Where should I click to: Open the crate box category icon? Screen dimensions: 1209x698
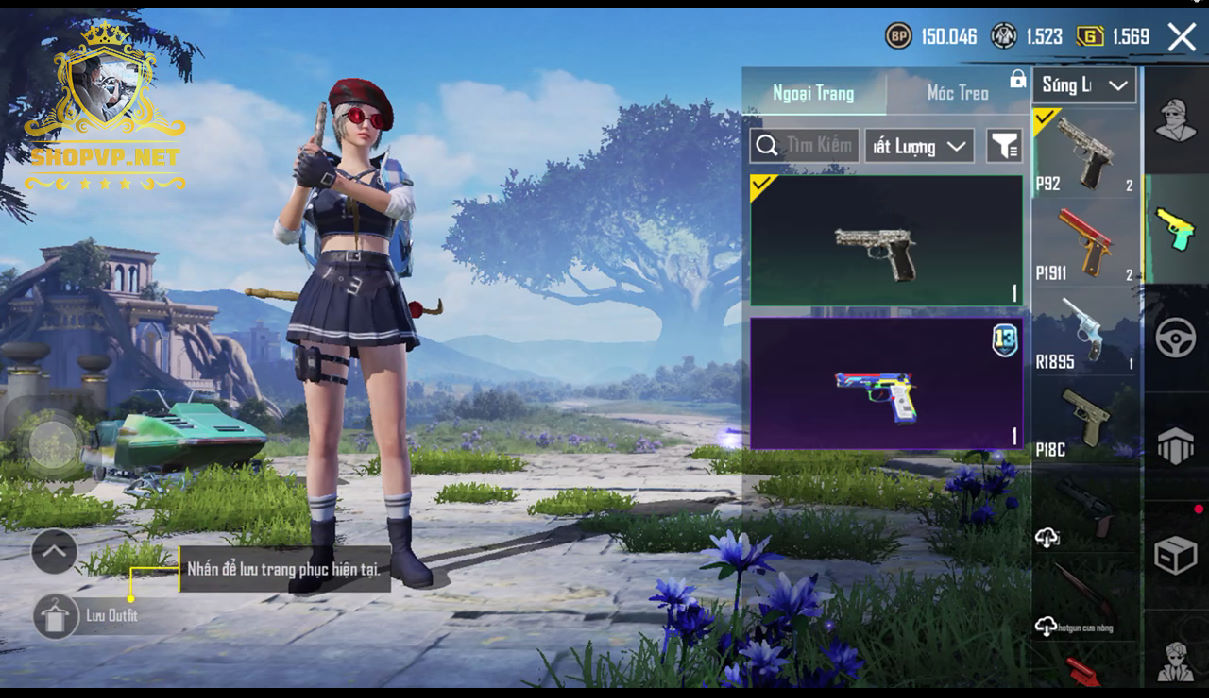(1176, 555)
